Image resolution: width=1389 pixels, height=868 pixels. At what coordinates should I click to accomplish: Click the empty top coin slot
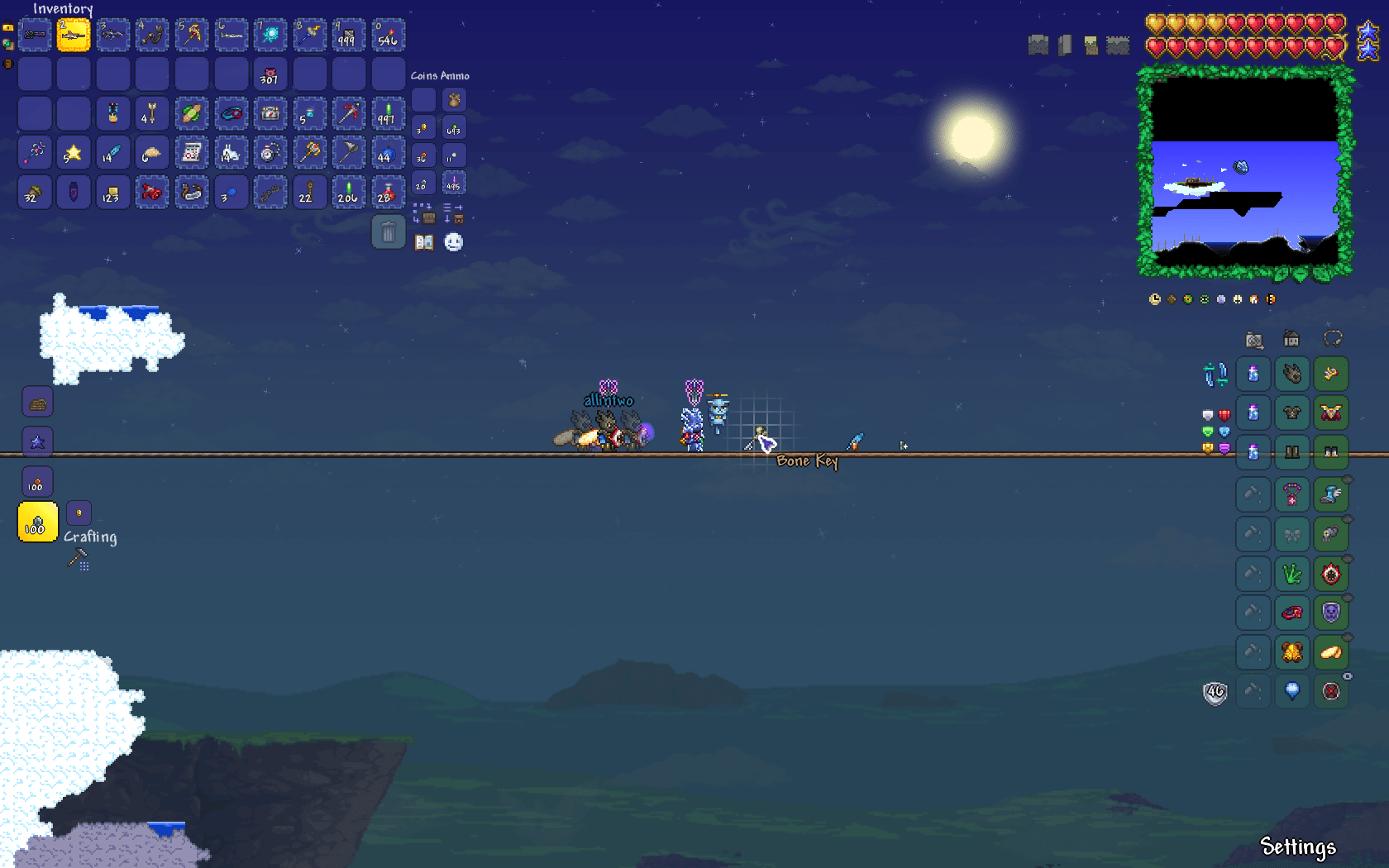tap(422, 99)
